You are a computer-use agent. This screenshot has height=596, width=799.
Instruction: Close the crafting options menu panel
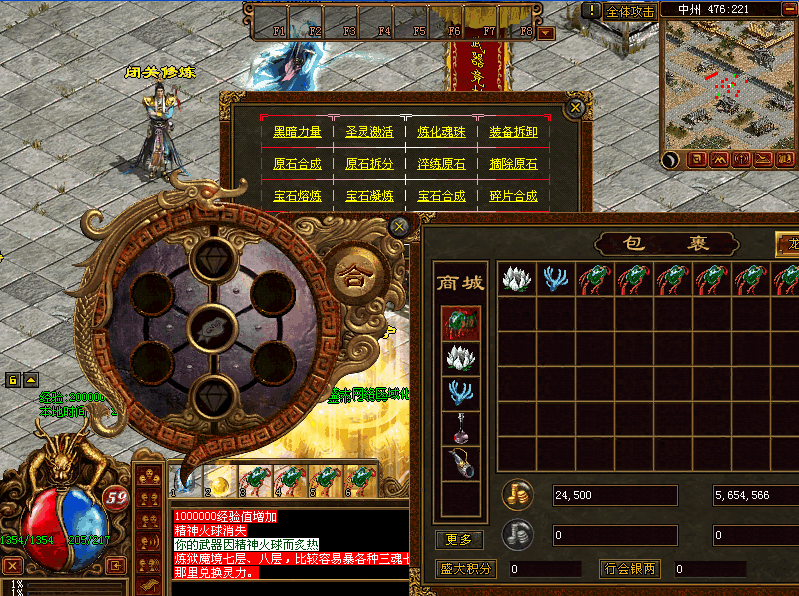click(x=574, y=107)
